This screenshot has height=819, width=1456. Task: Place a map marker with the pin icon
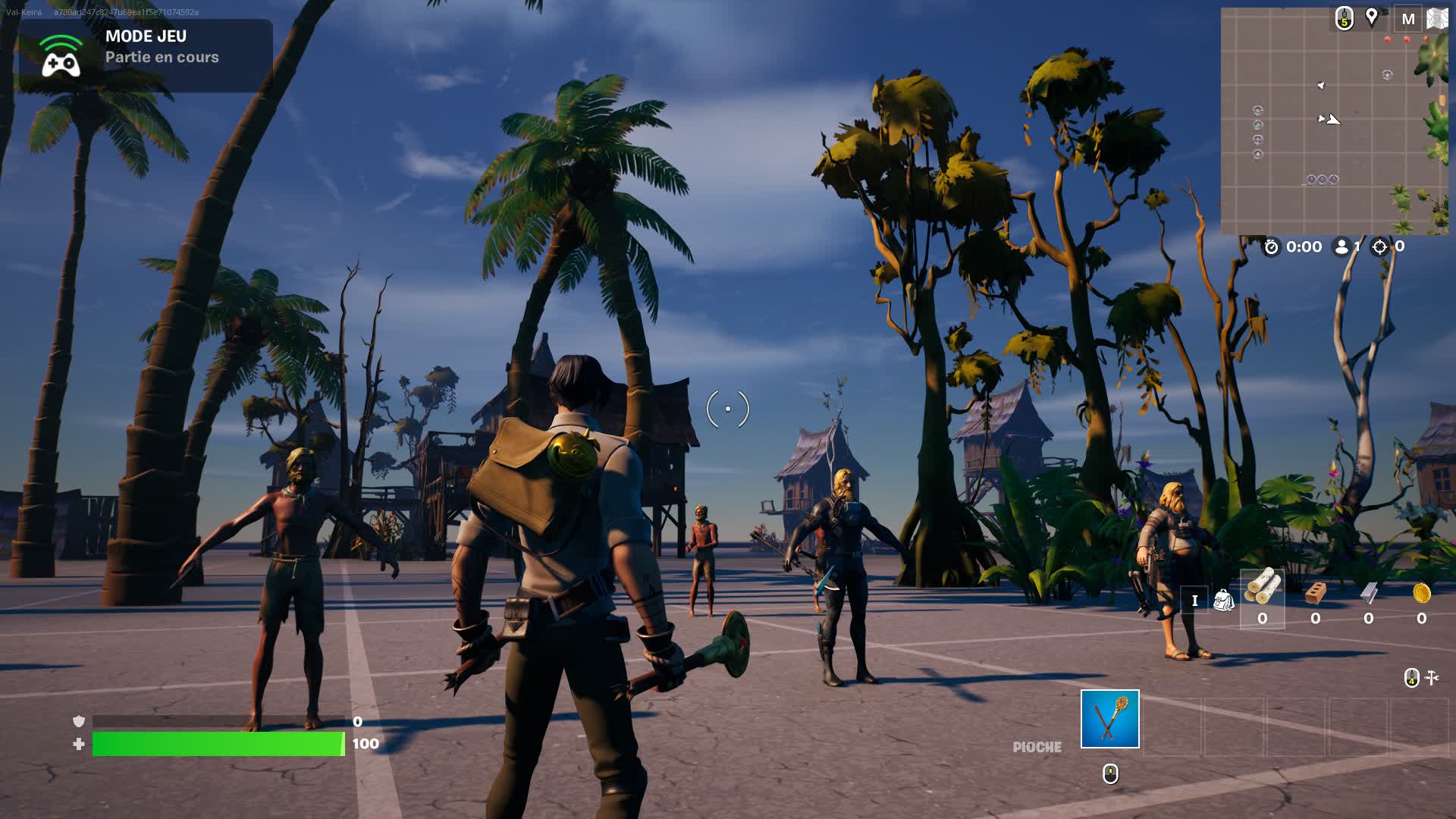click(x=1372, y=17)
